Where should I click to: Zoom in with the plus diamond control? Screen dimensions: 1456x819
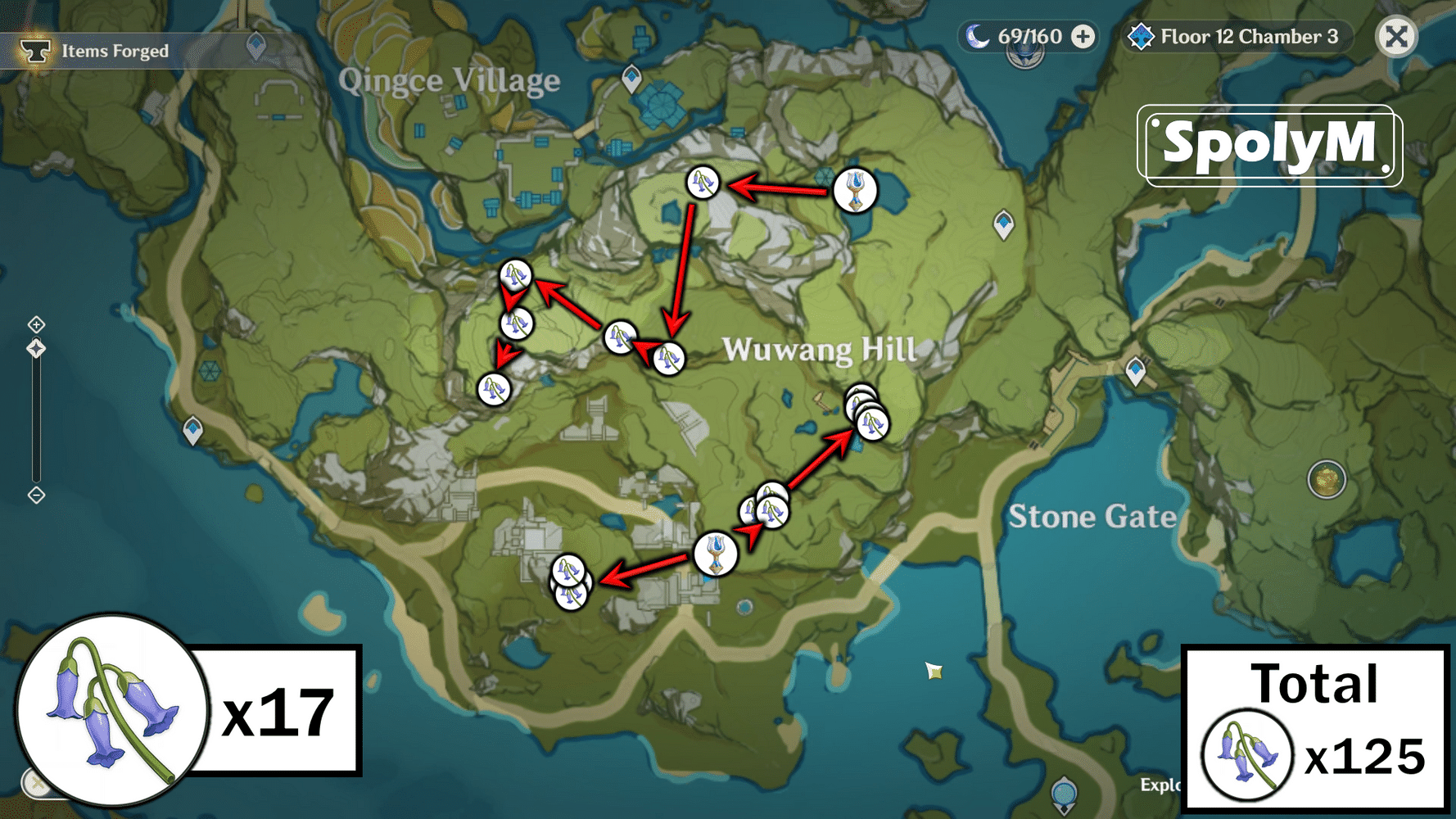36,324
